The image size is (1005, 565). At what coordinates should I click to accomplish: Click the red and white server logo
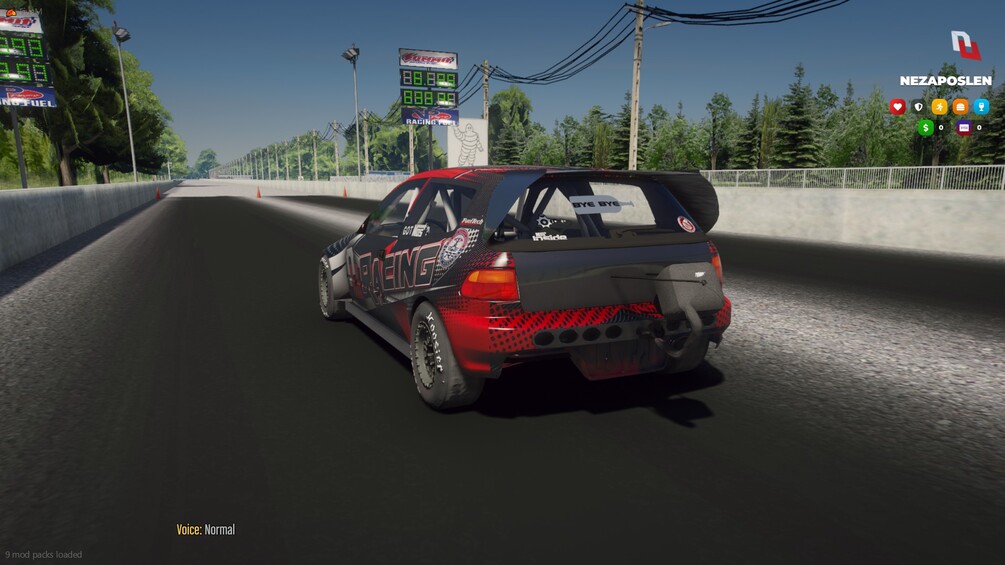pos(965,45)
